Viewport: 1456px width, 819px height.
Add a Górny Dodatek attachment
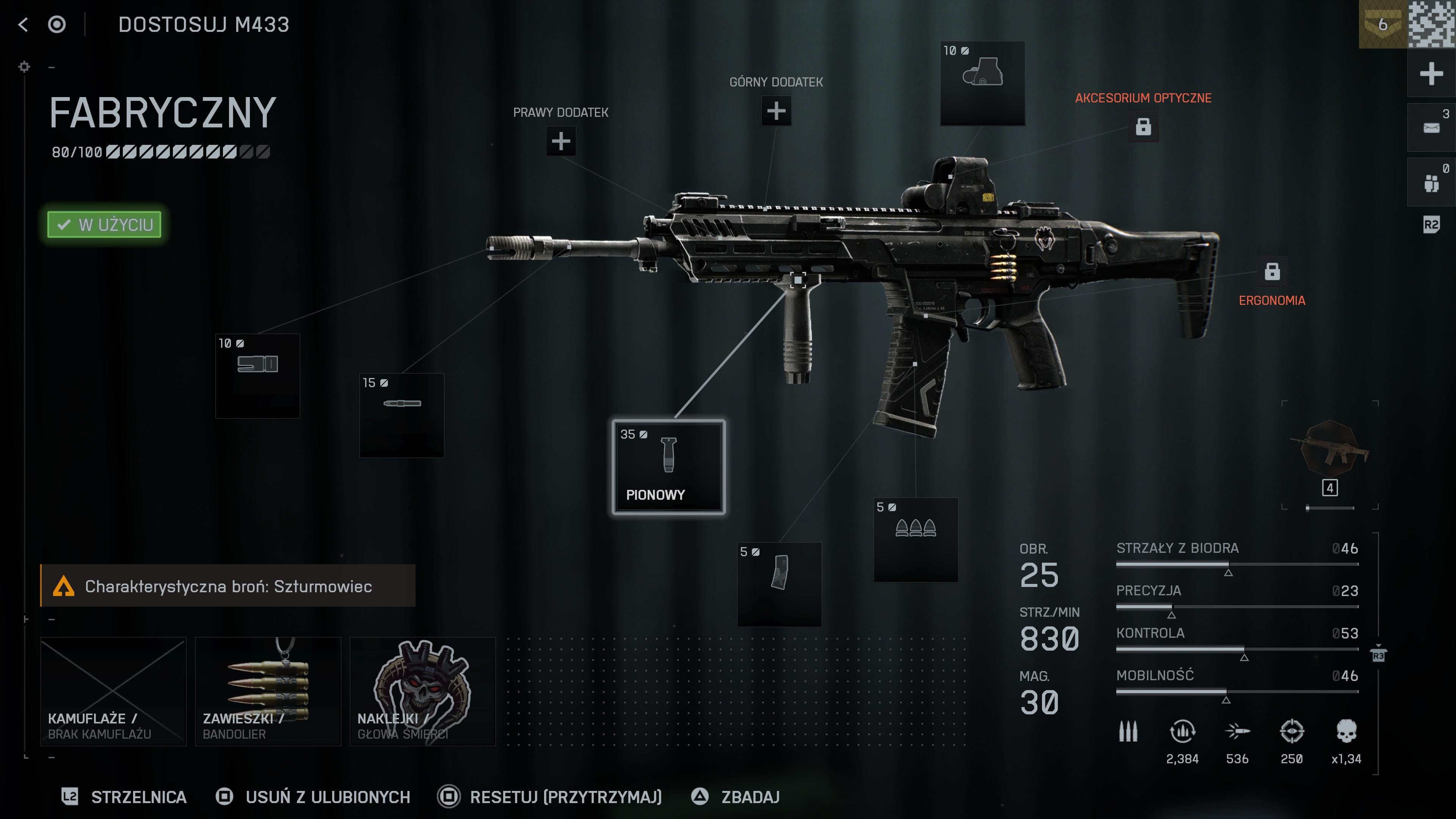click(776, 111)
